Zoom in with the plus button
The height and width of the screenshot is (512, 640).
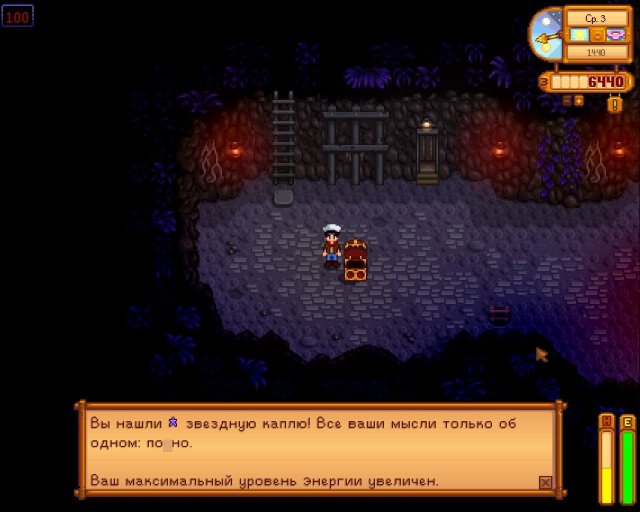(x=579, y=100)
